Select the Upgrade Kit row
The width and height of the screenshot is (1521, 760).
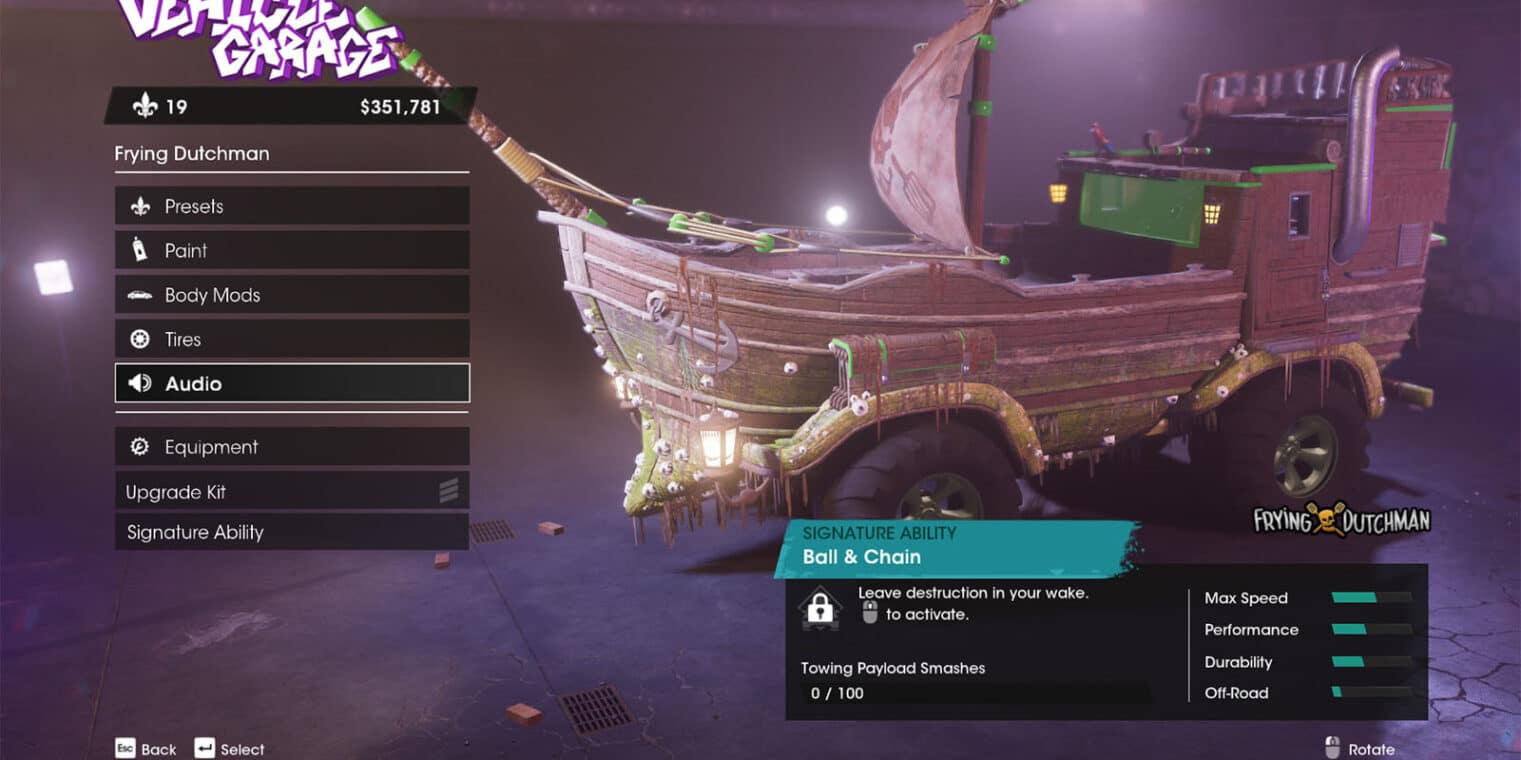pyautogui.click(x=291, y=492)
